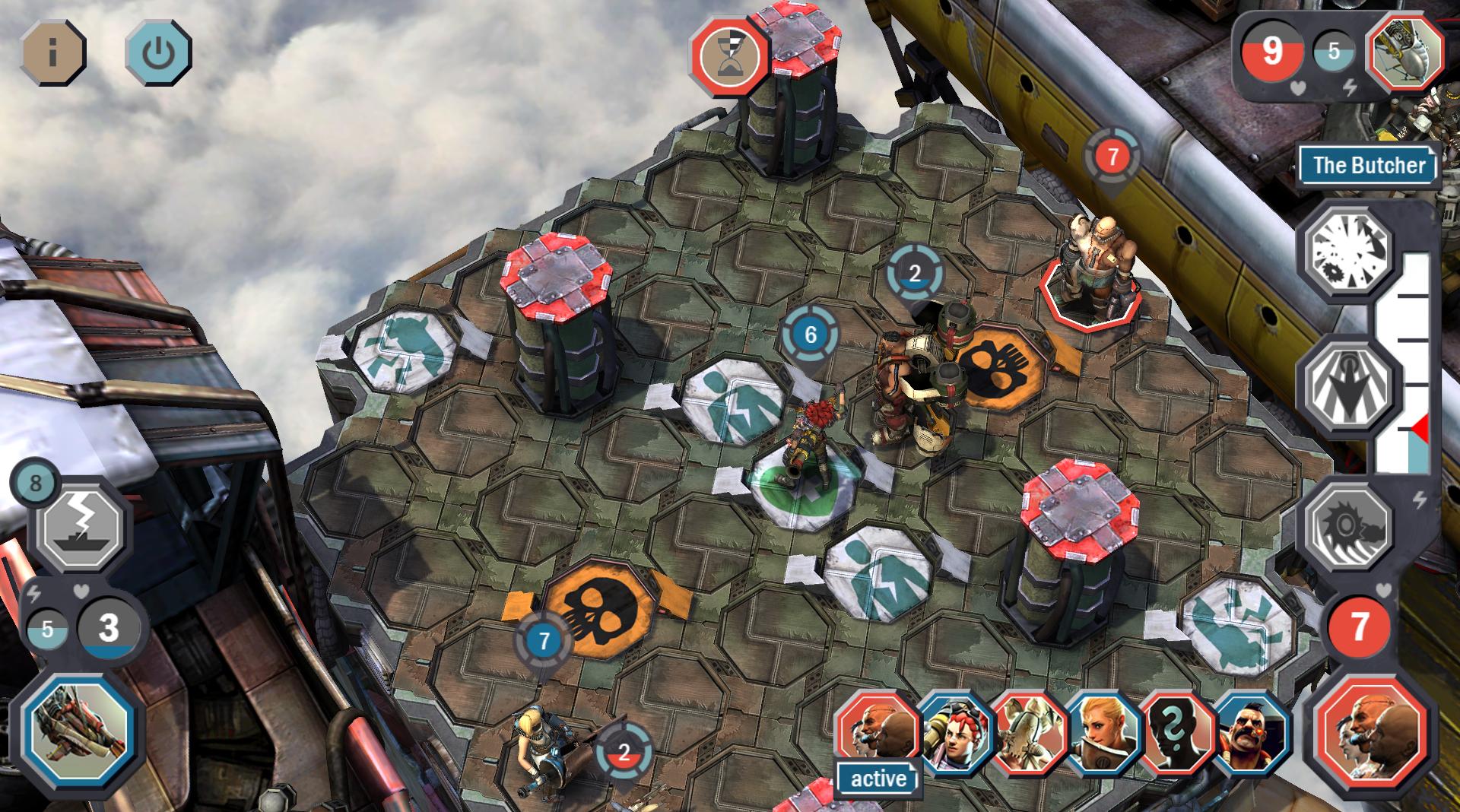Click the power quit button
The height and width of the screenshot is (812, 1460).
point(158,52)
